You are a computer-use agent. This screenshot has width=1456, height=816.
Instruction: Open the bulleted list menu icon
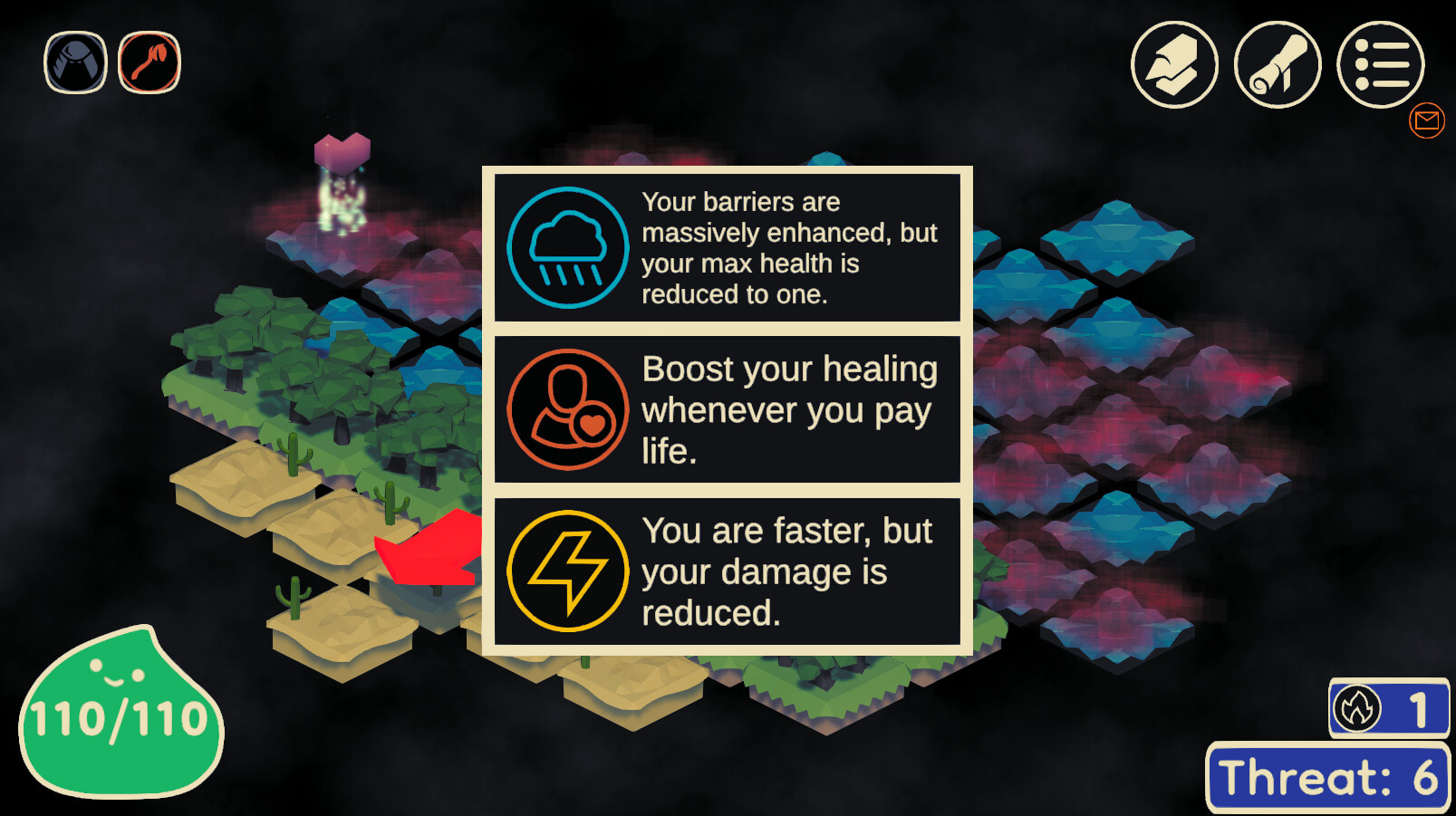tap(1381, 64)
